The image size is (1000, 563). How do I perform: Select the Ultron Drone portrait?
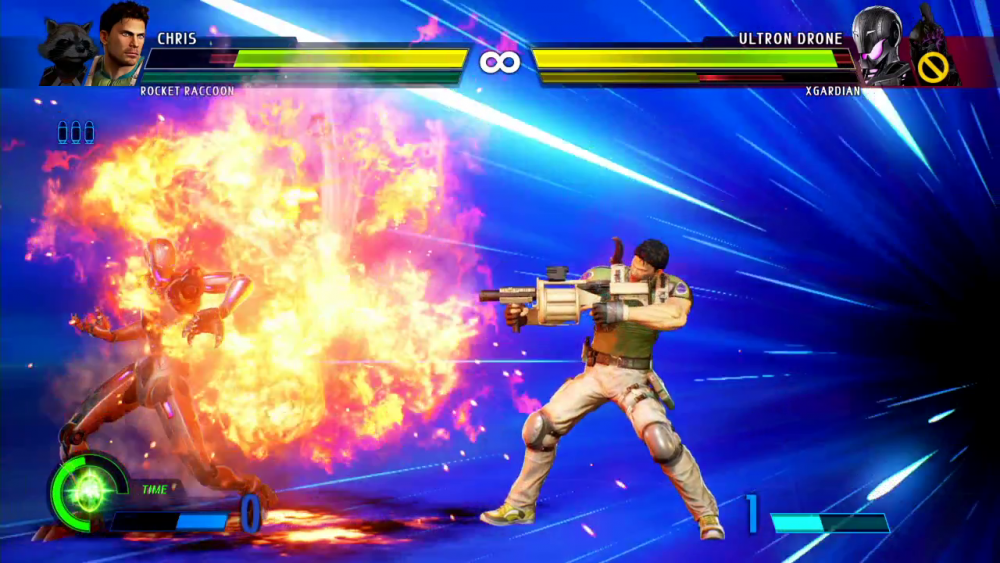click(x=880, y=45)
